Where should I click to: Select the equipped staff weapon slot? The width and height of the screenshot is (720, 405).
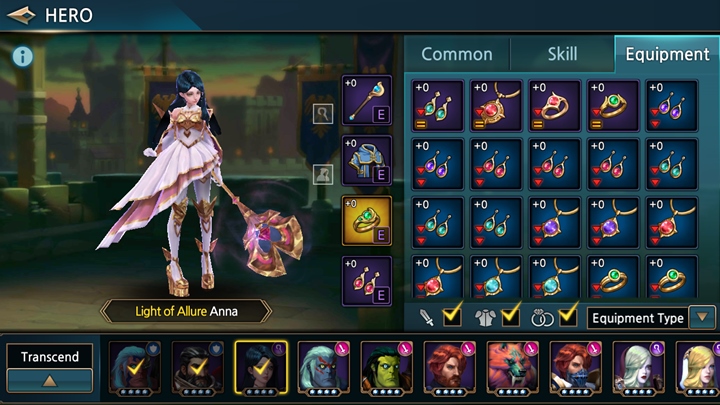pos(367,101)
